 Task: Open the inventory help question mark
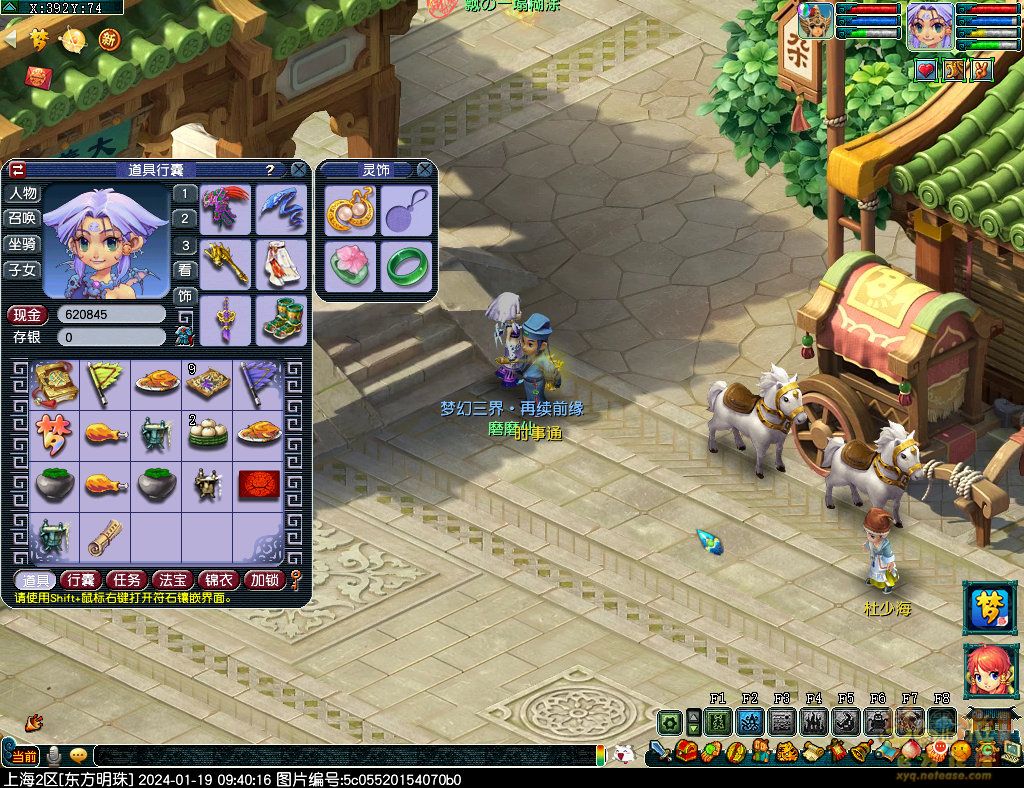click(x=269, y=170)
